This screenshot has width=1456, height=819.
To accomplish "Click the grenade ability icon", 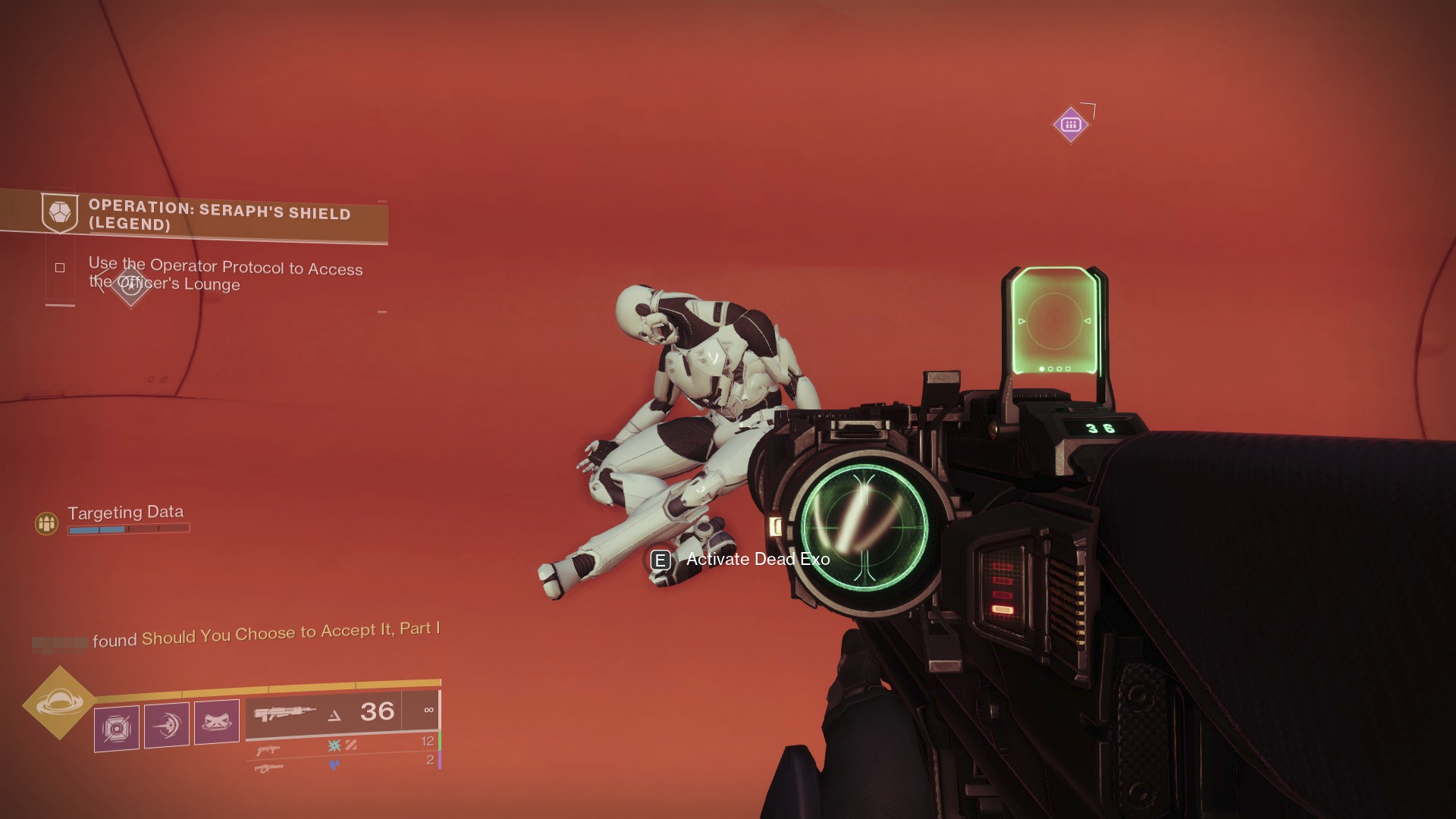I will click(x=216, y=721).
